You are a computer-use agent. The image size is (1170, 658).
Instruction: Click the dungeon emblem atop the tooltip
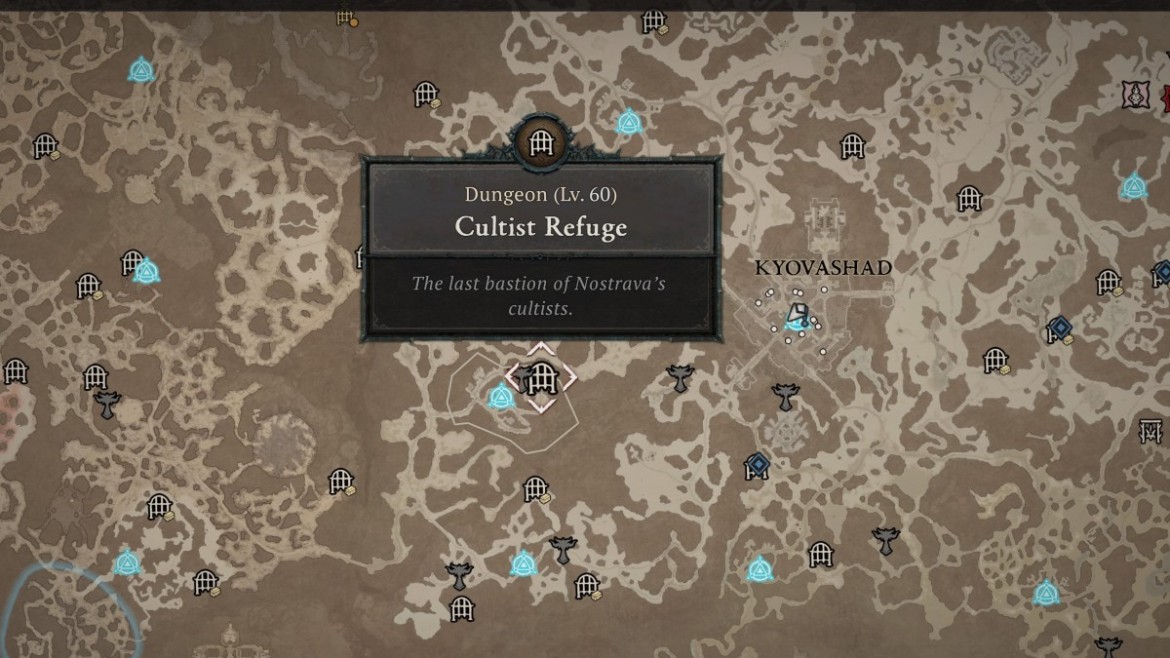pos(541,142)
